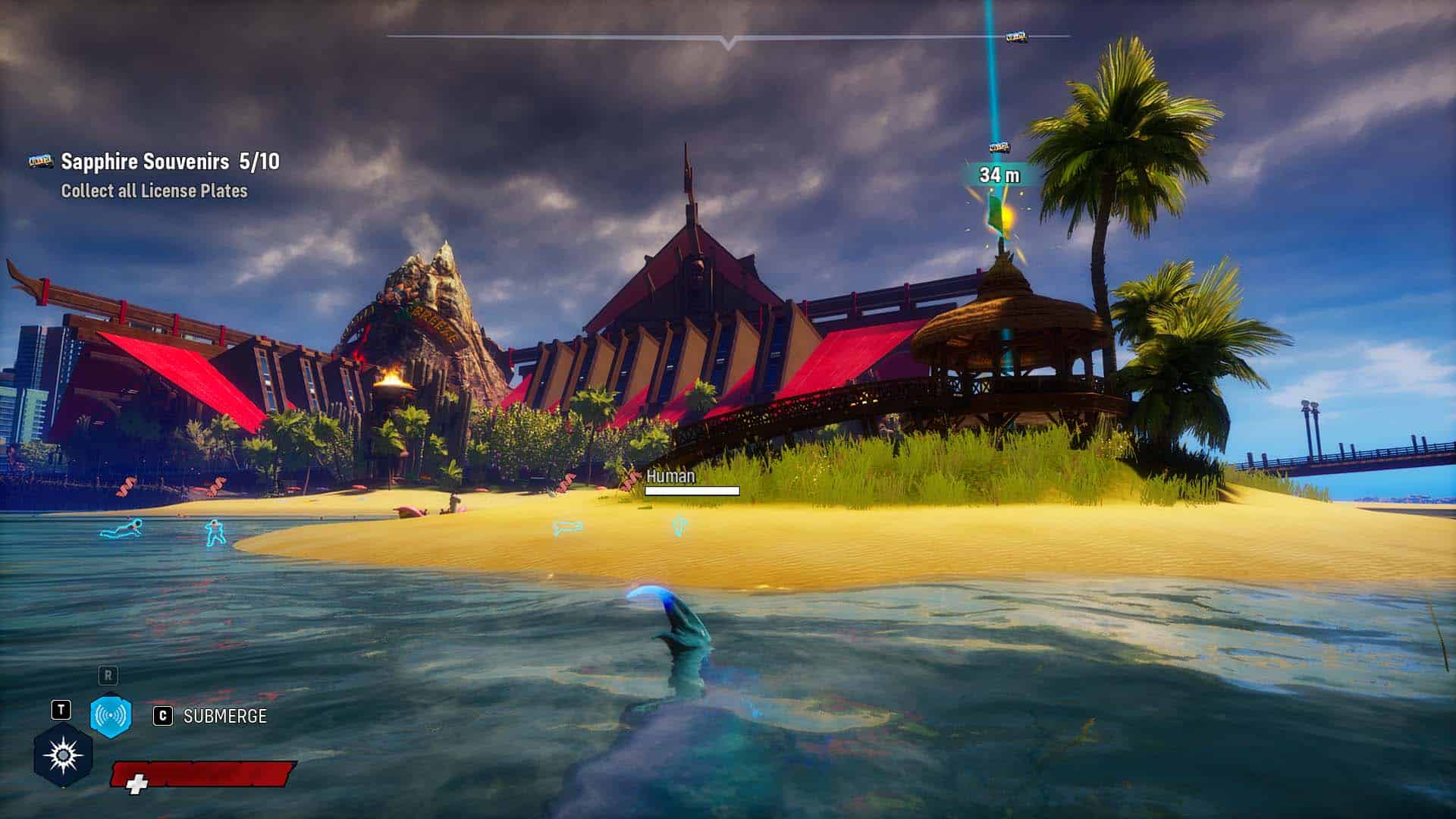Select the license plate marker on the compass
Image resolution: width=1456 pixels, height=819 pixels.
coord(1015,37)
